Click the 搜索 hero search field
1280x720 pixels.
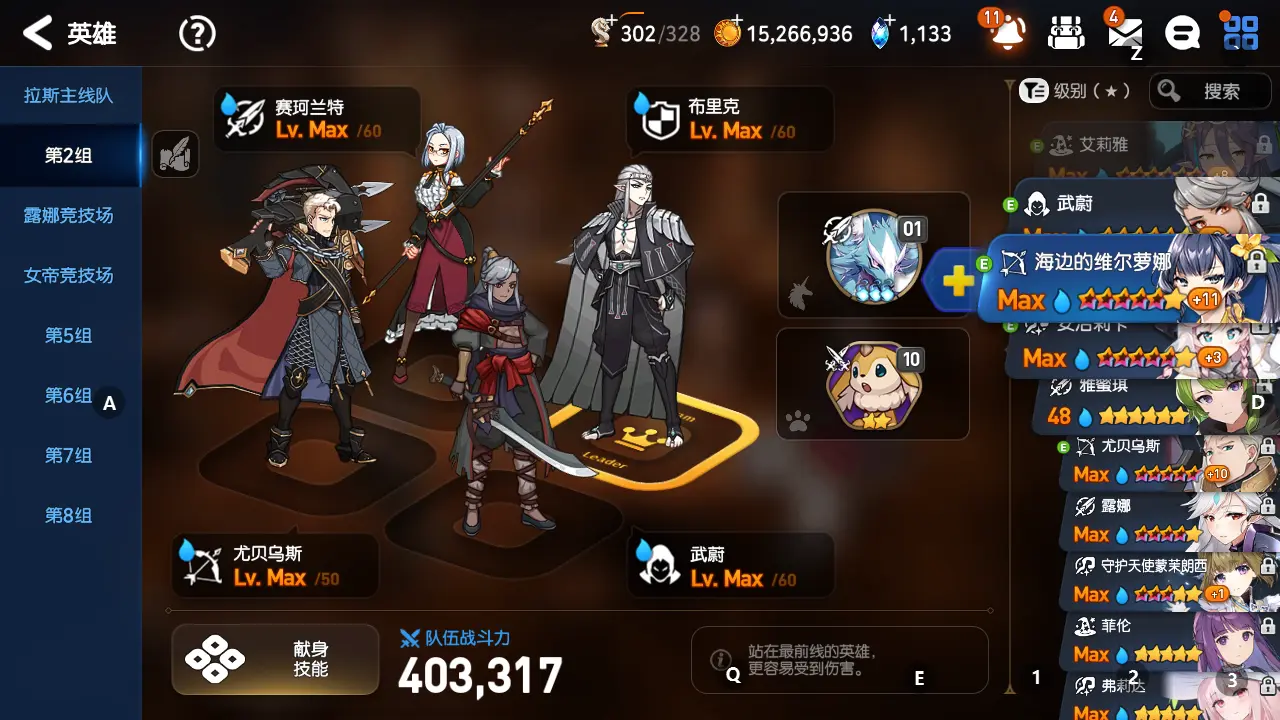[1209, 92]
